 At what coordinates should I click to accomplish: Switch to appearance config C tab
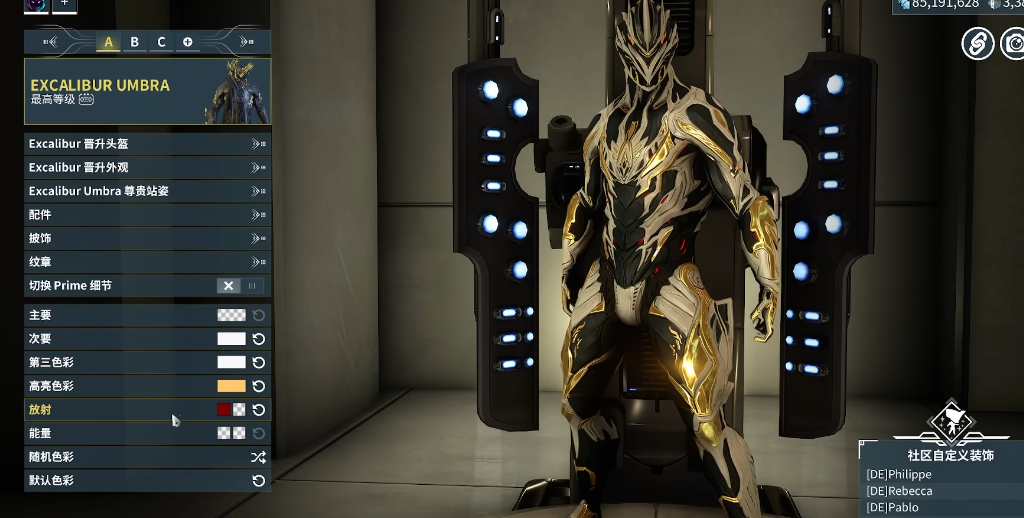pos(161,42)
